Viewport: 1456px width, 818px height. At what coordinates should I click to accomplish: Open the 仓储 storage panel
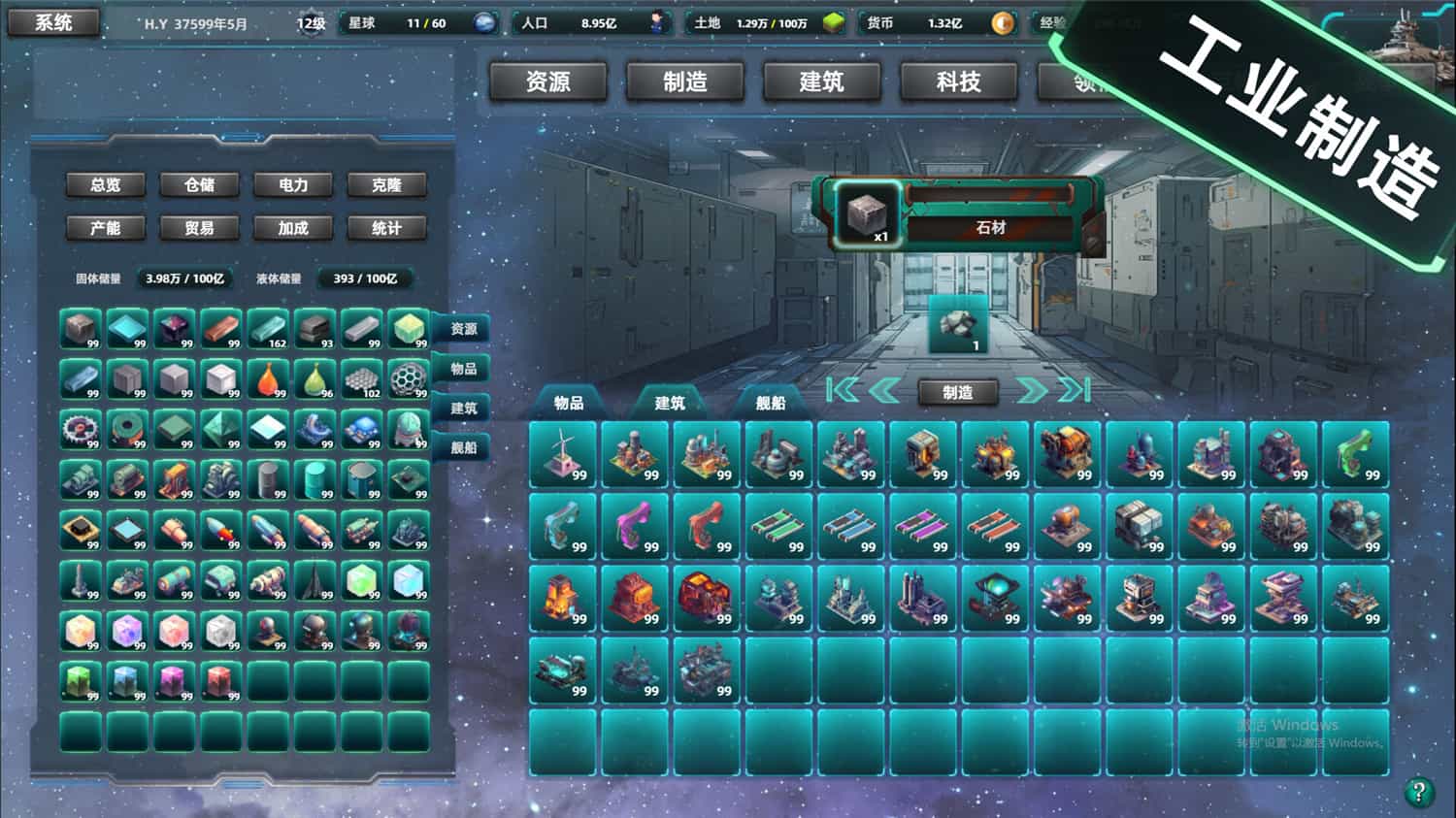click(x=199, y=184)
